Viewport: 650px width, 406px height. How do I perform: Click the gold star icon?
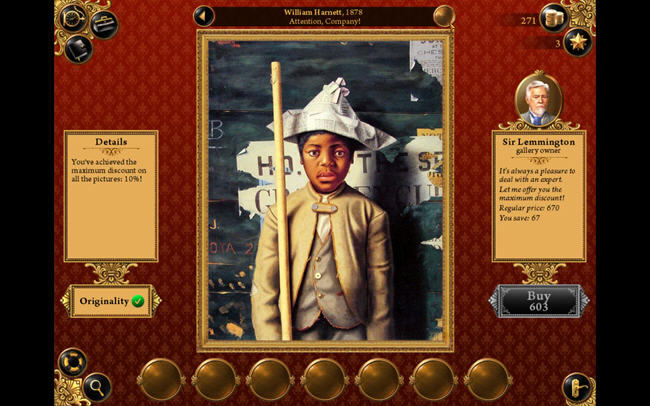[577, 42]
